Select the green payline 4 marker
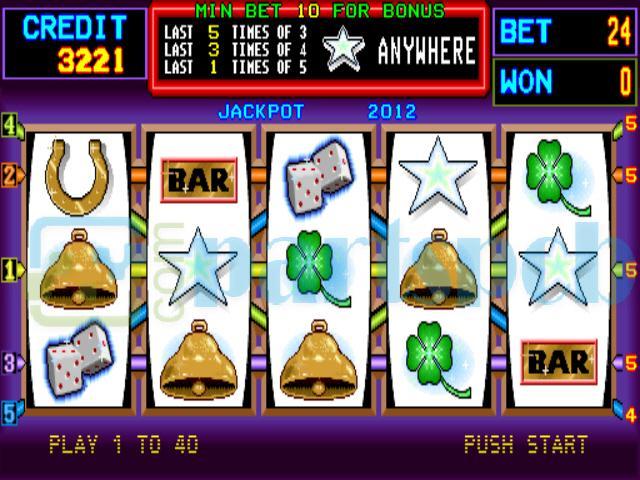Image resolution: width=640 pixels, height=480 pixels. point(10,127)
